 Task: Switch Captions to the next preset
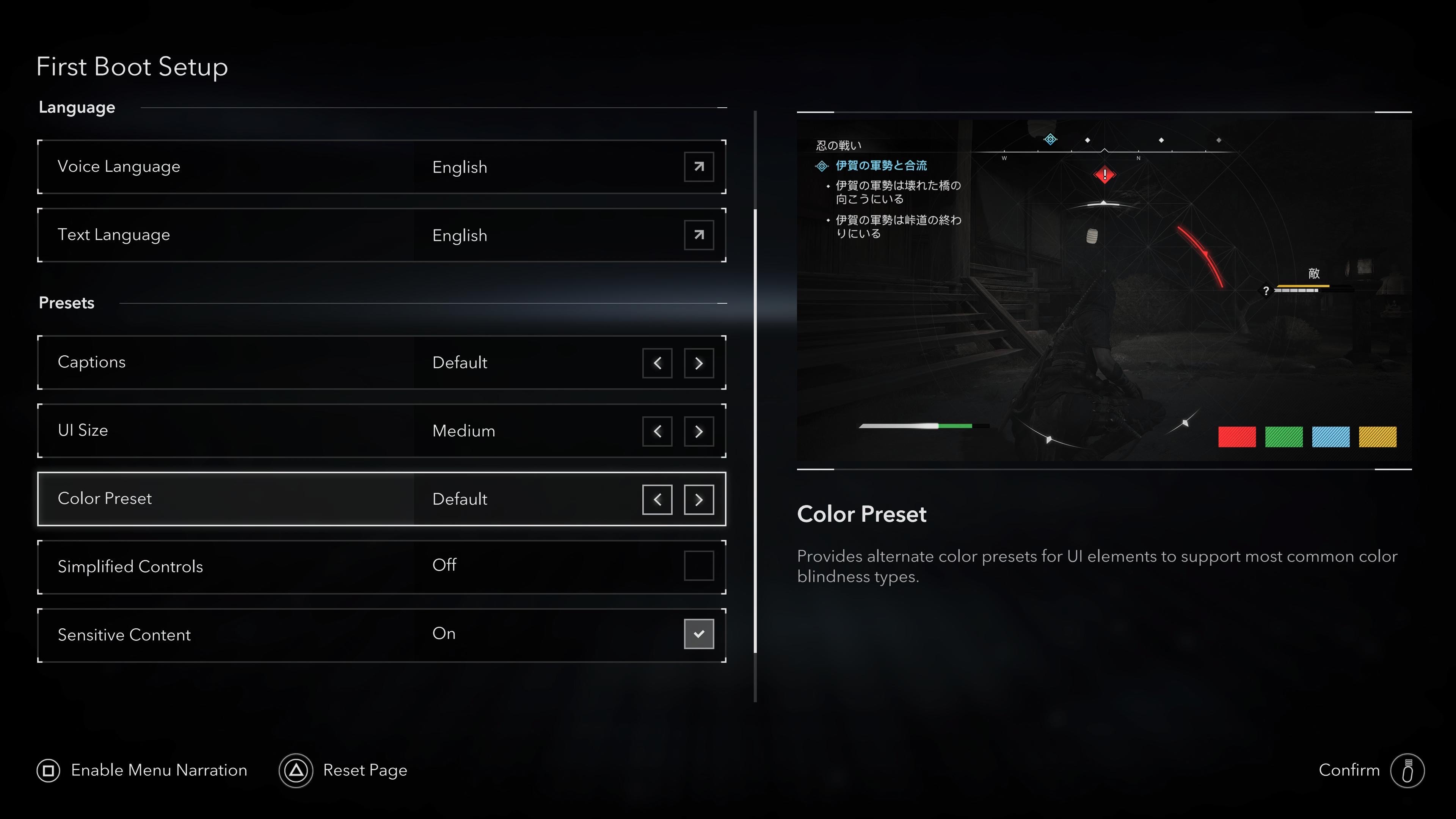(698, 363)
